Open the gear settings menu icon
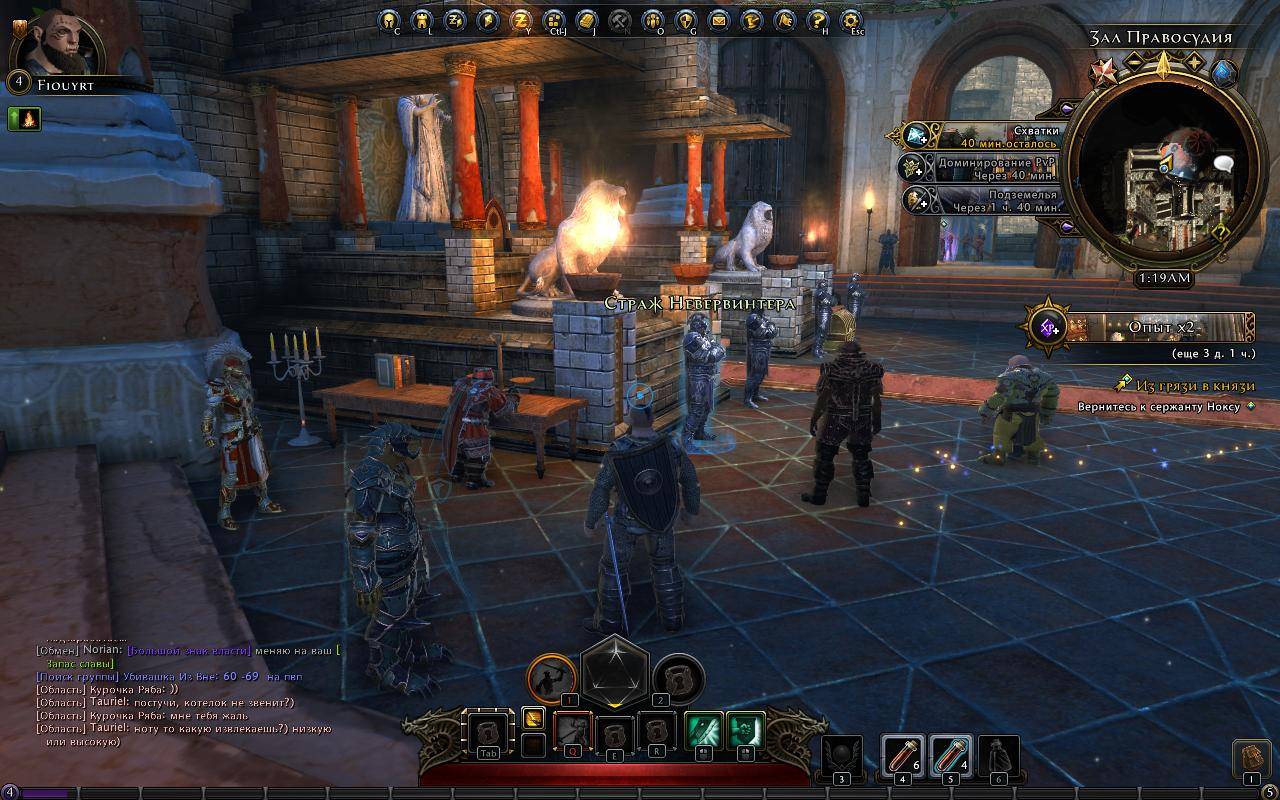This screenshot has width=1280, height=800. tap(851, 19)
